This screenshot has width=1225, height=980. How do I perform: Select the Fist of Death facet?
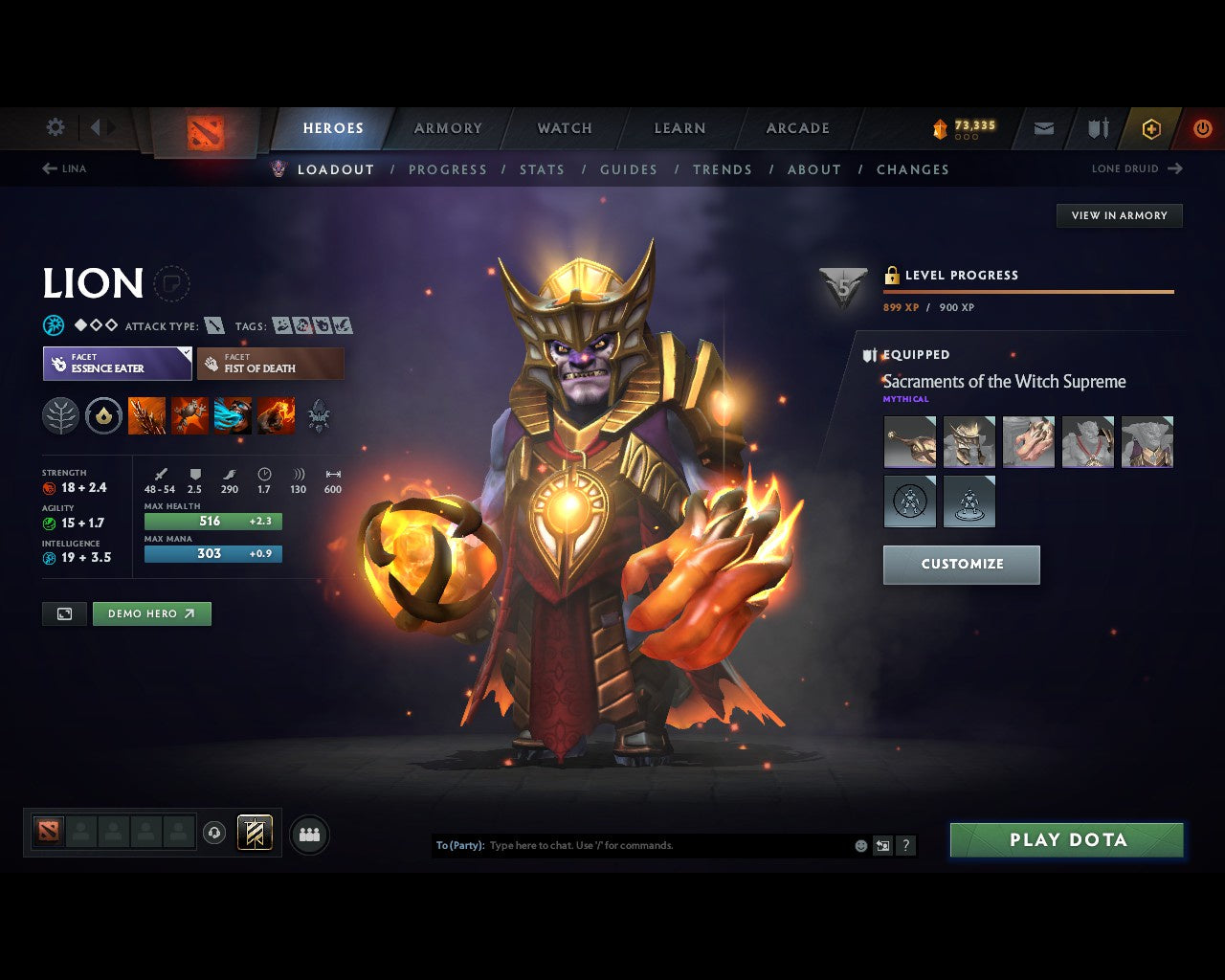point(271,364)
